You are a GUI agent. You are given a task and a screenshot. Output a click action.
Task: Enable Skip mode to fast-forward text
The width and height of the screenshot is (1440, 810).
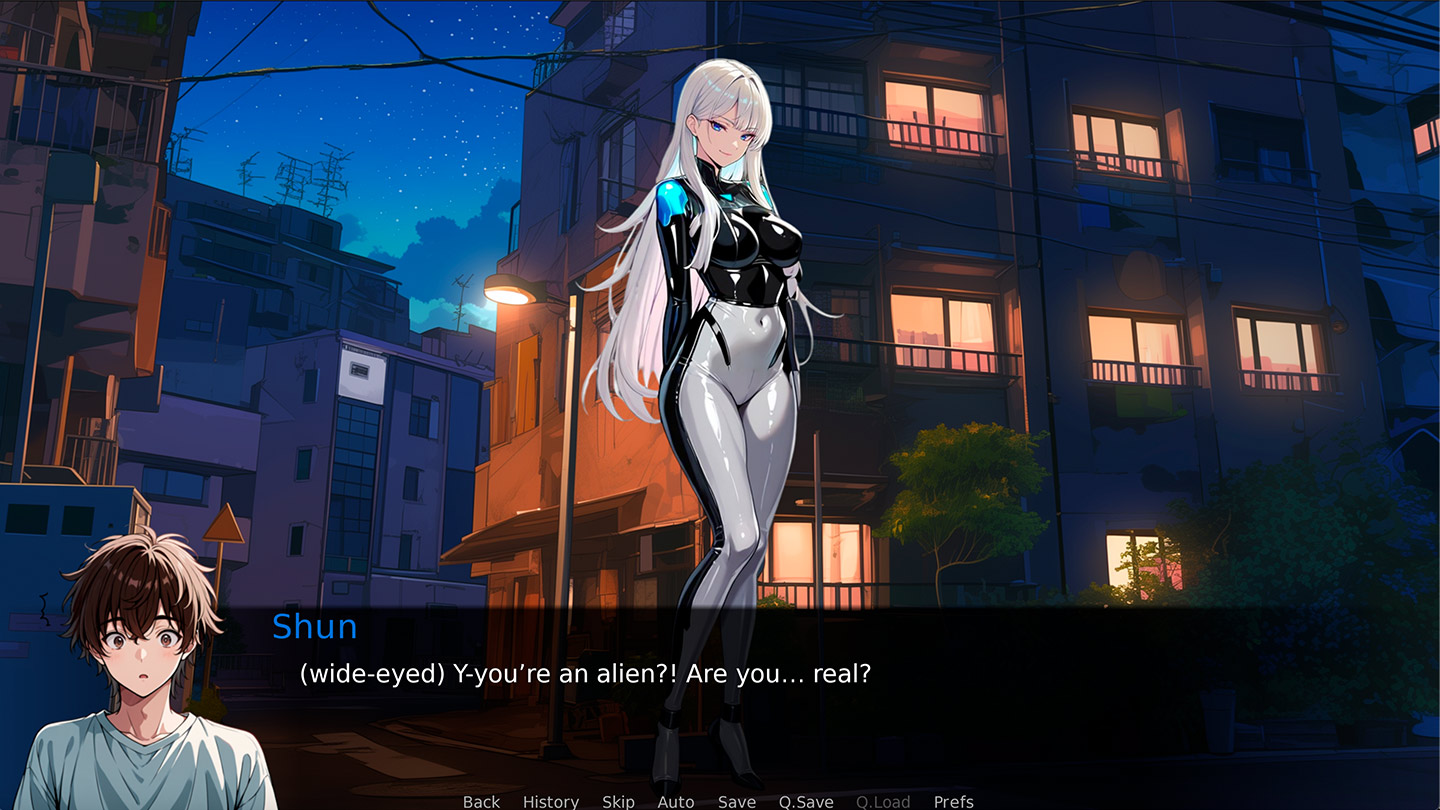click(618, 801)
